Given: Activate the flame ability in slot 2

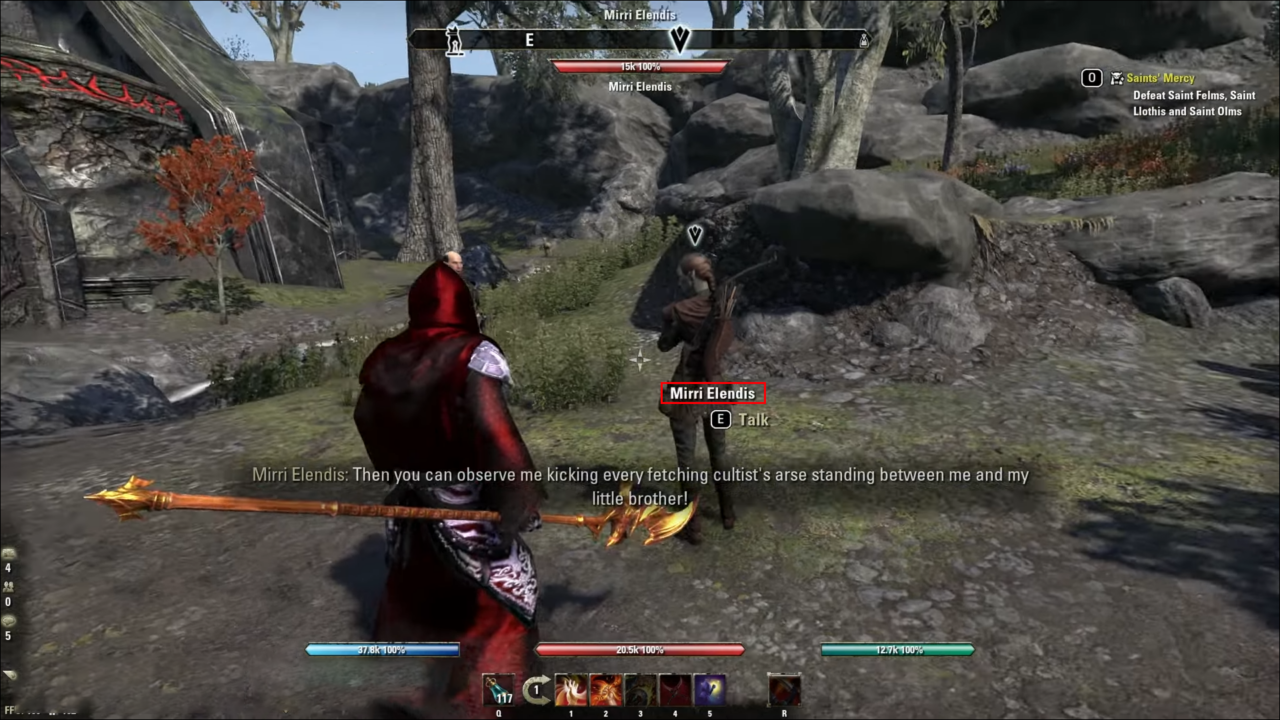Looking at the screenshot, I should pyautogui.click(x=606, y=690).
